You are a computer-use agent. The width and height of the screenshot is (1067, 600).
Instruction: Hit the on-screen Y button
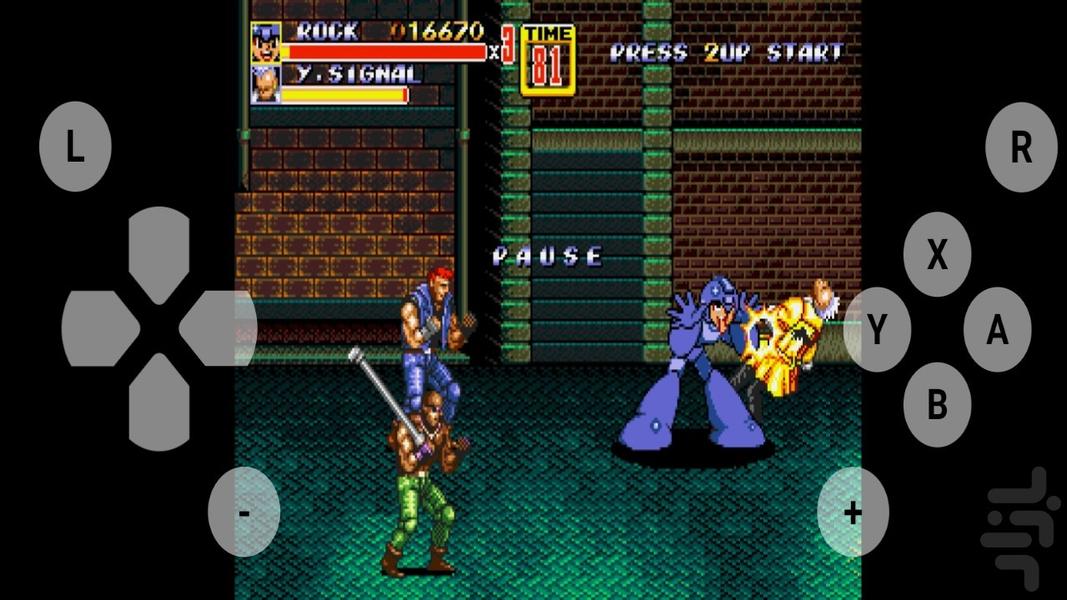(x=877, y=329)
